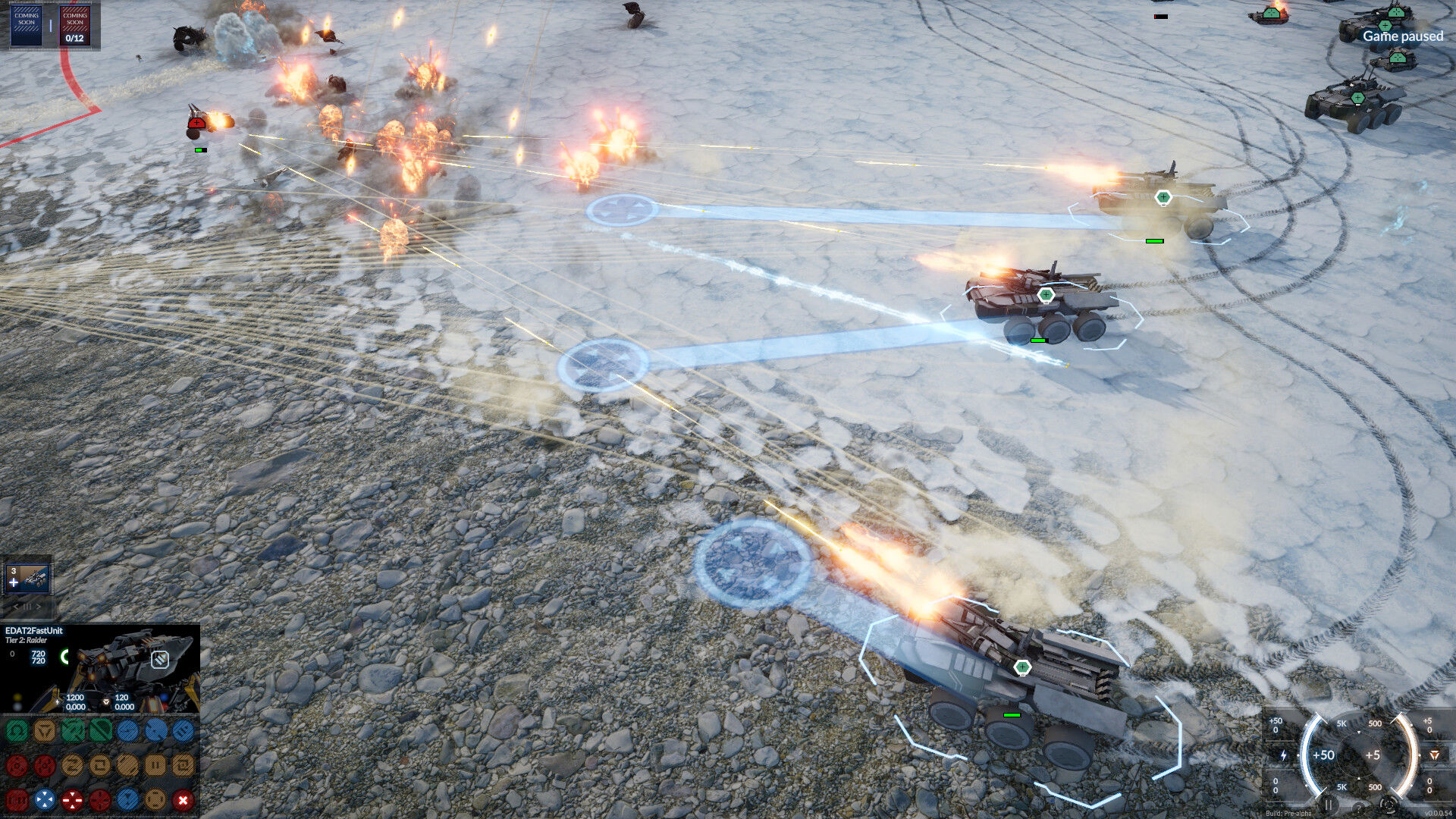Click the radar target icon by the gauge

coord(1389,805)
